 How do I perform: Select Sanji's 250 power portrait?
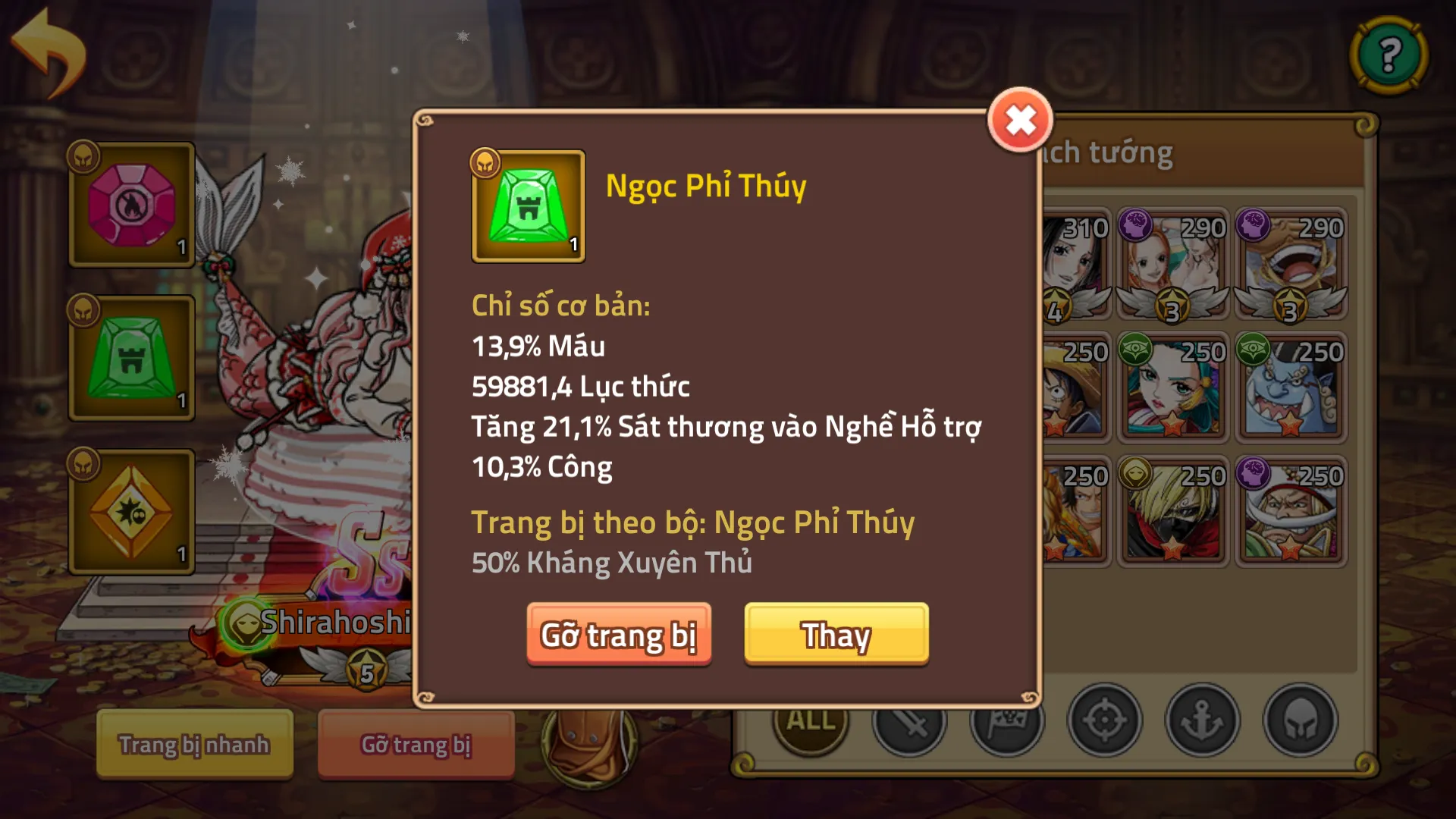coord(1174,512)
